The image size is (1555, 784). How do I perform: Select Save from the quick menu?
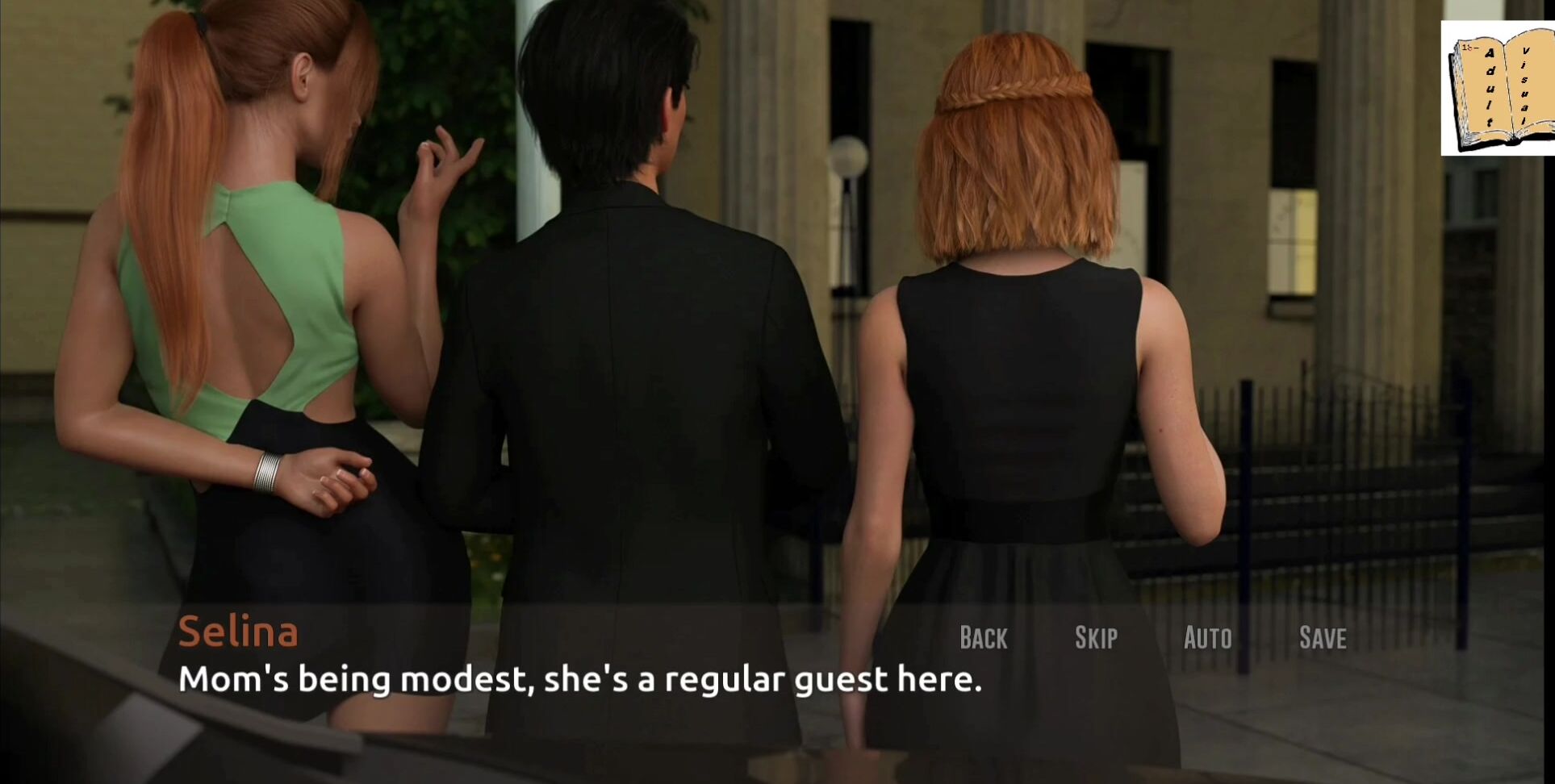pos(1322,637)
